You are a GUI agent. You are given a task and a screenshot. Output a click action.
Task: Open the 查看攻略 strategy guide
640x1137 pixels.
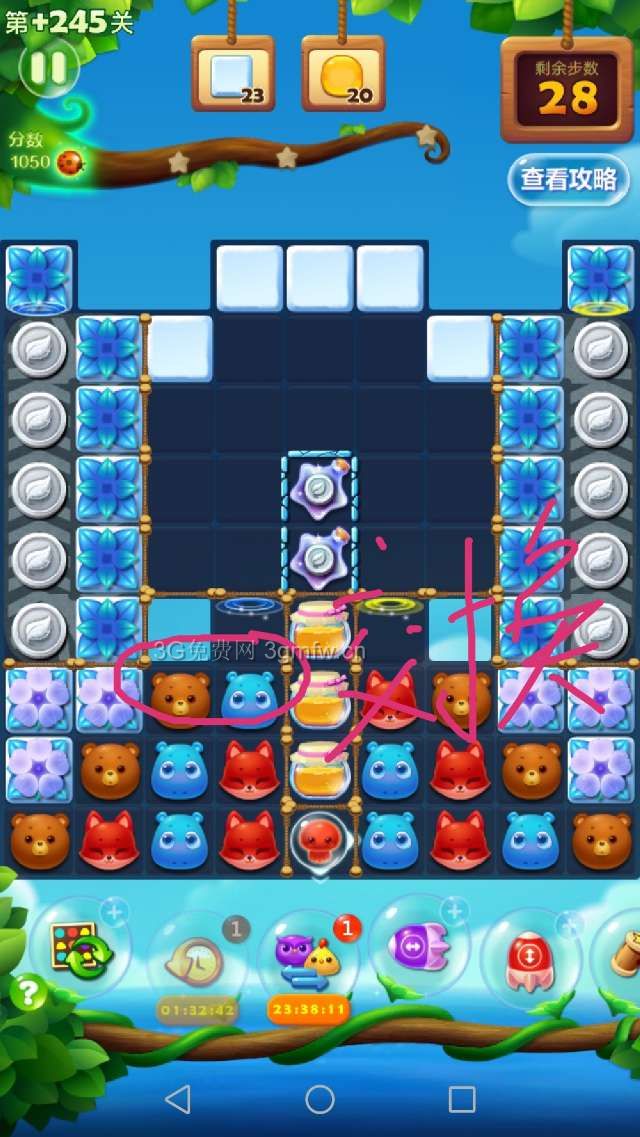tap(568, 179)
